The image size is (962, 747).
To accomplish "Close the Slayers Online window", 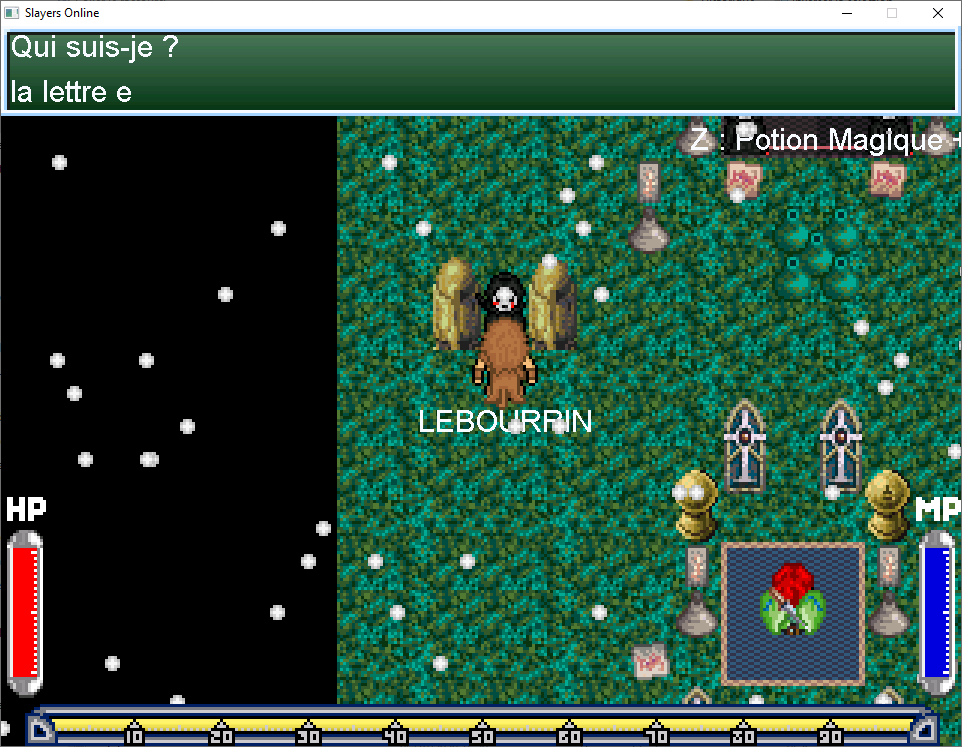I will tap(937, 14).
